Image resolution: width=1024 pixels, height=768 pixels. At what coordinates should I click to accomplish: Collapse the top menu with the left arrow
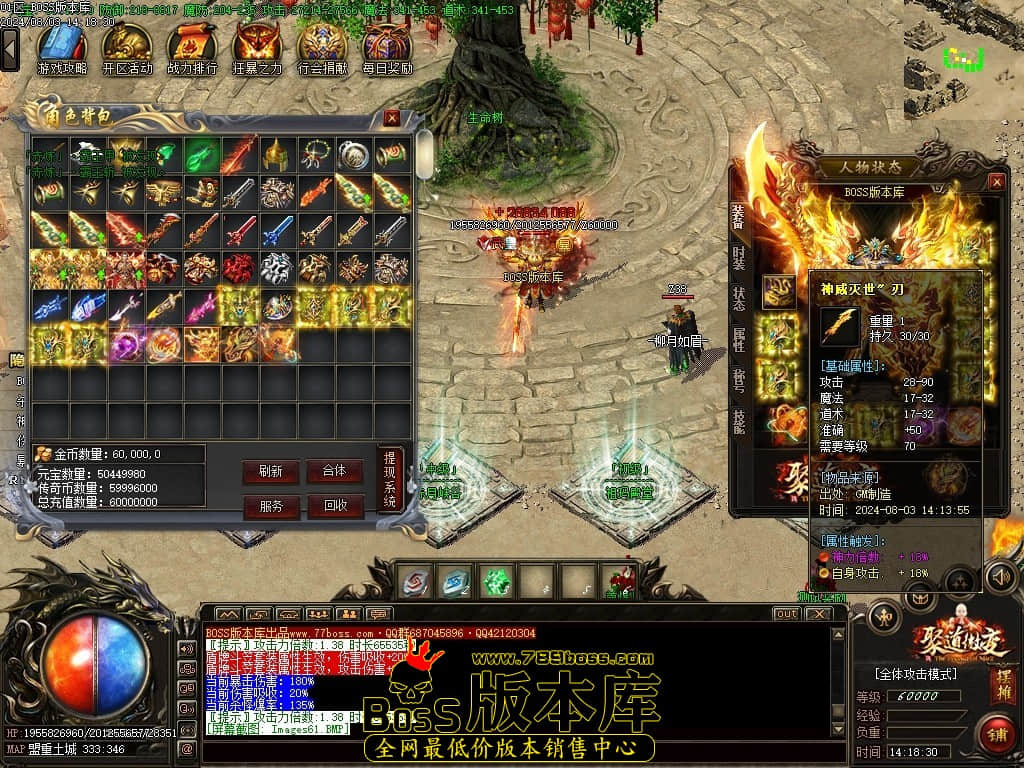pos(10,47)
